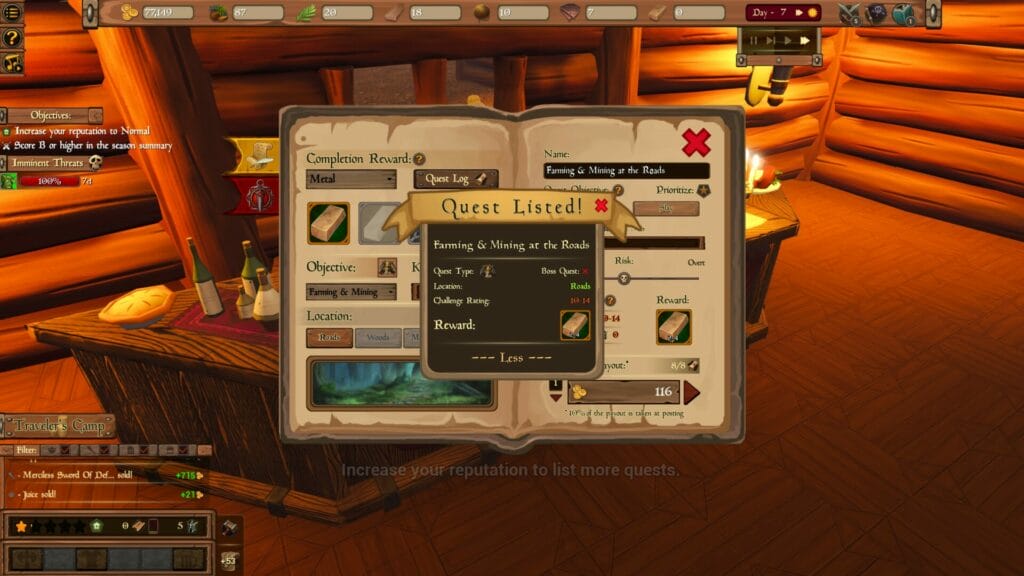Increase payout with the red arrow
1024x576 pixels.
pyautogui.click(x=691, y=392)
